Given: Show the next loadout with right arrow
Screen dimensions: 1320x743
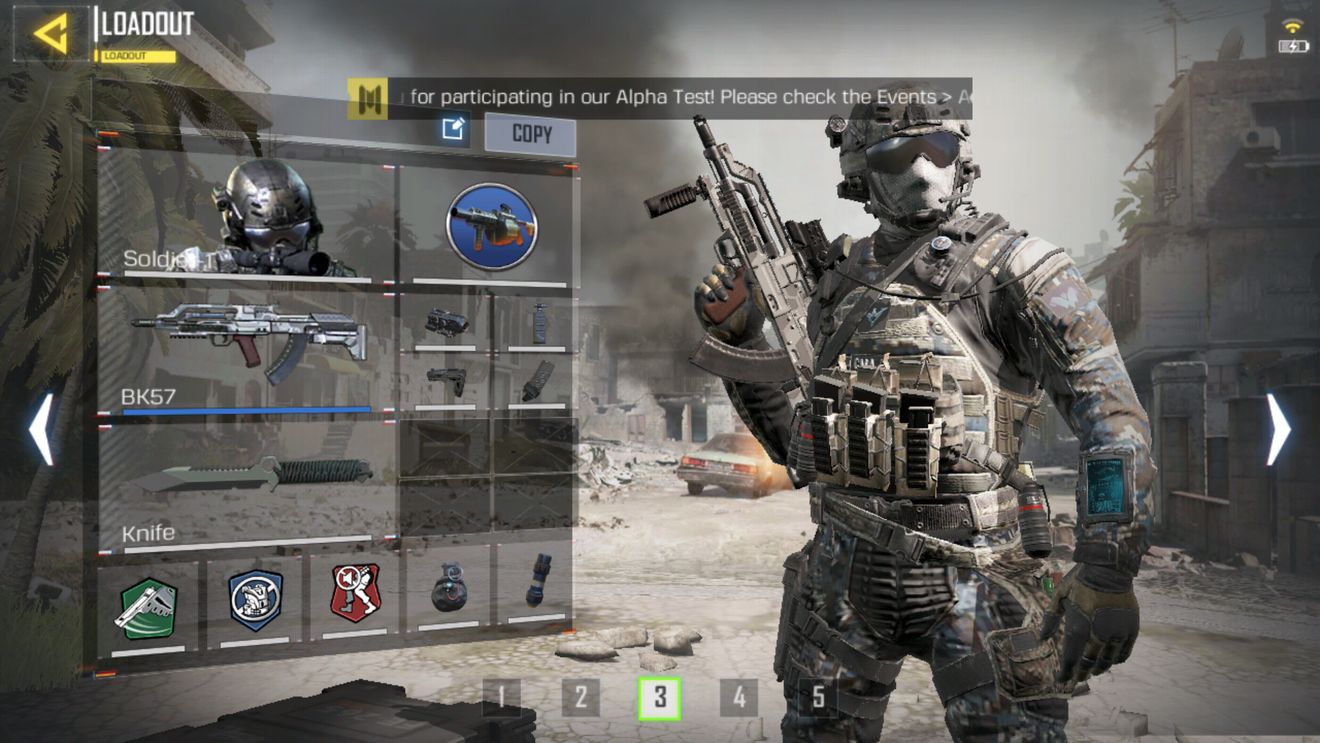Looking at the screenshot, I should tap(1279, 429).
